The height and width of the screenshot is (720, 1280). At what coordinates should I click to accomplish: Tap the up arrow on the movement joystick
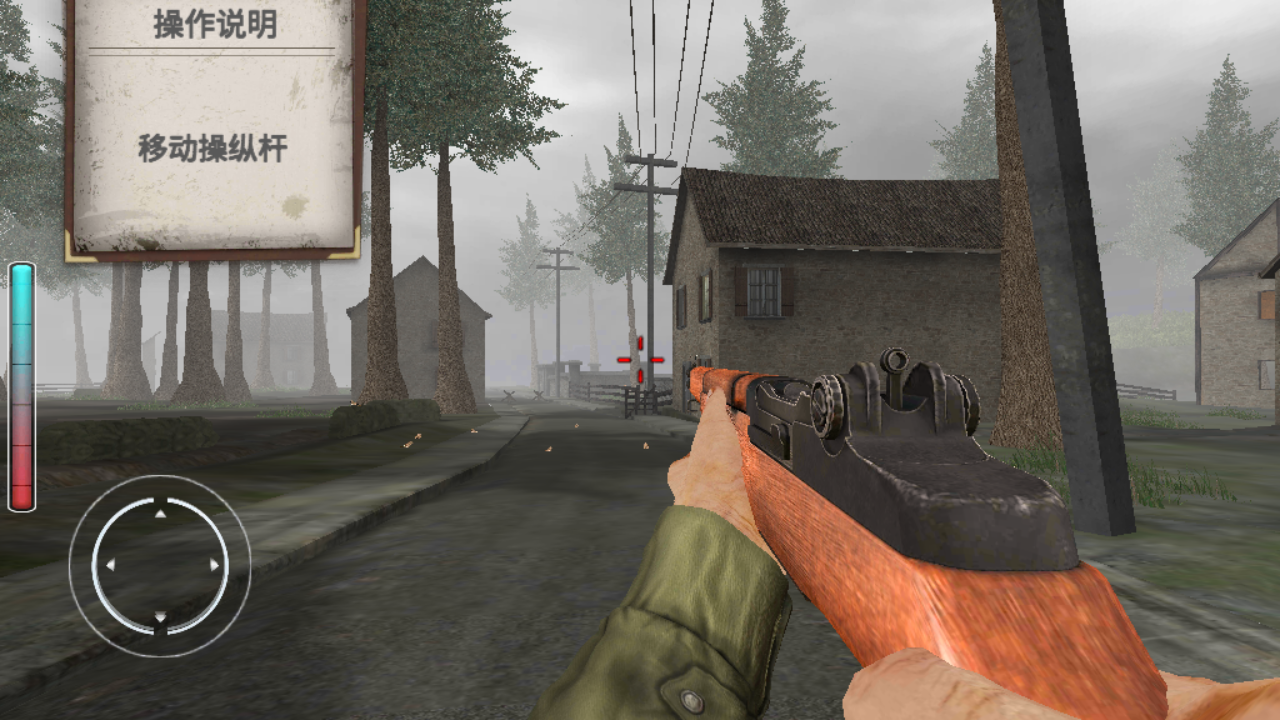[x=160, y=514]
